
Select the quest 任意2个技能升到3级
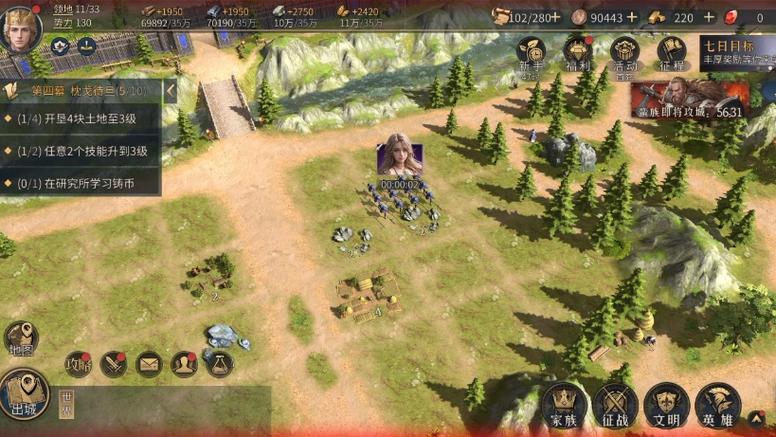[82, 151]
